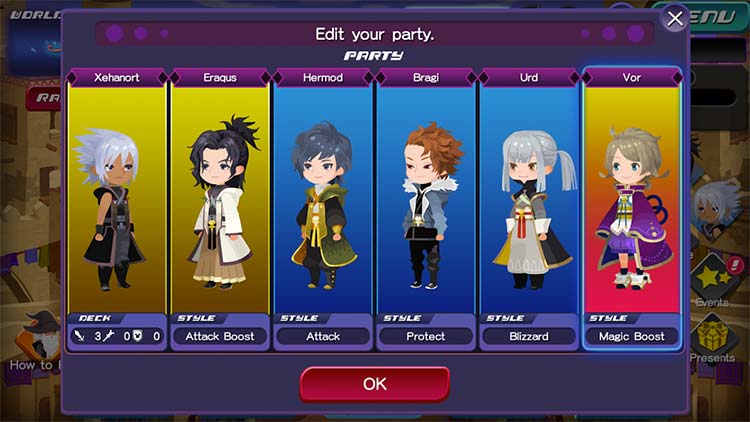Select the highlighted Vor card
750x422 pixels.
tap(632, 200)
